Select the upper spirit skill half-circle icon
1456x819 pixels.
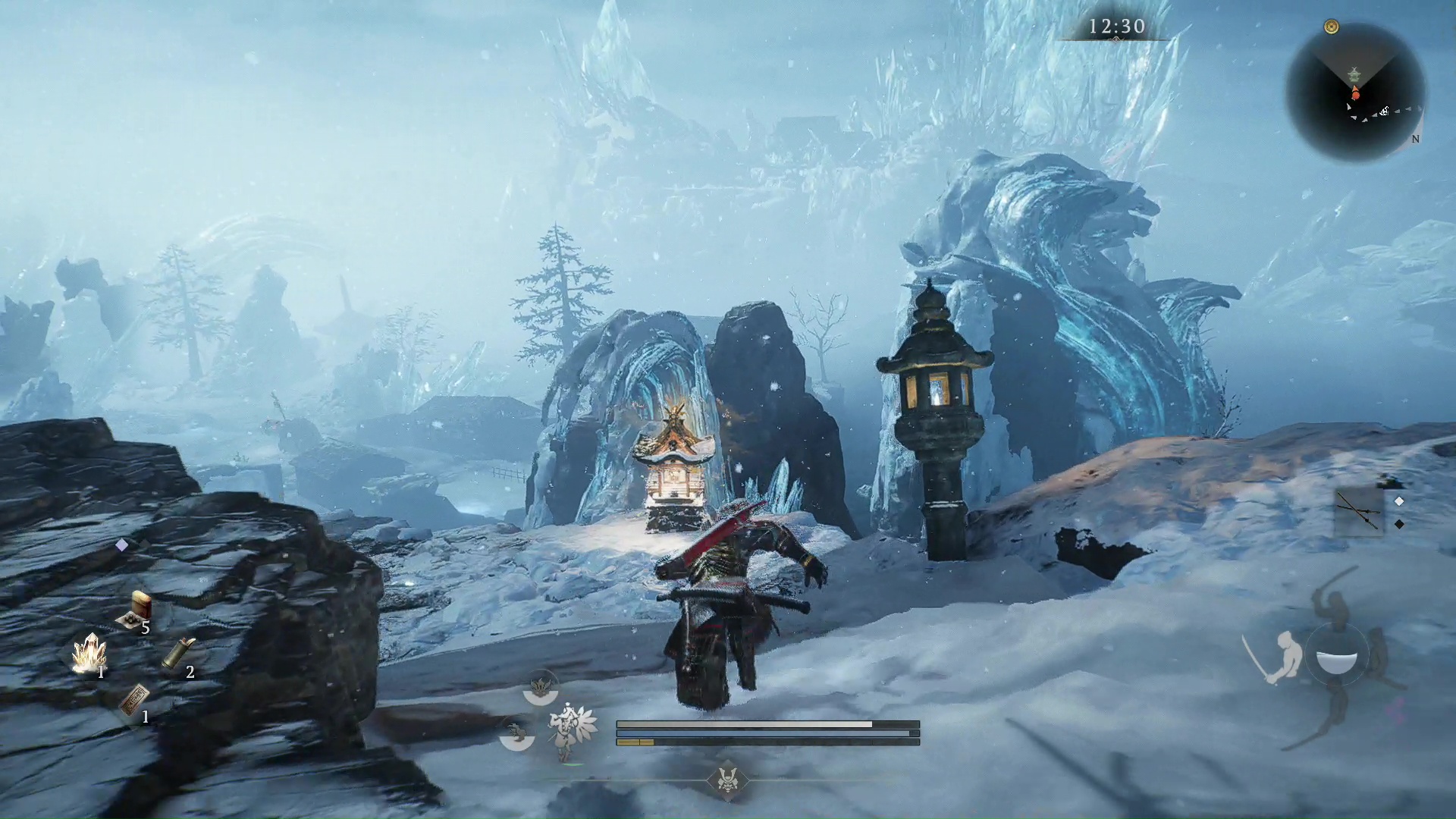point(541,689)
